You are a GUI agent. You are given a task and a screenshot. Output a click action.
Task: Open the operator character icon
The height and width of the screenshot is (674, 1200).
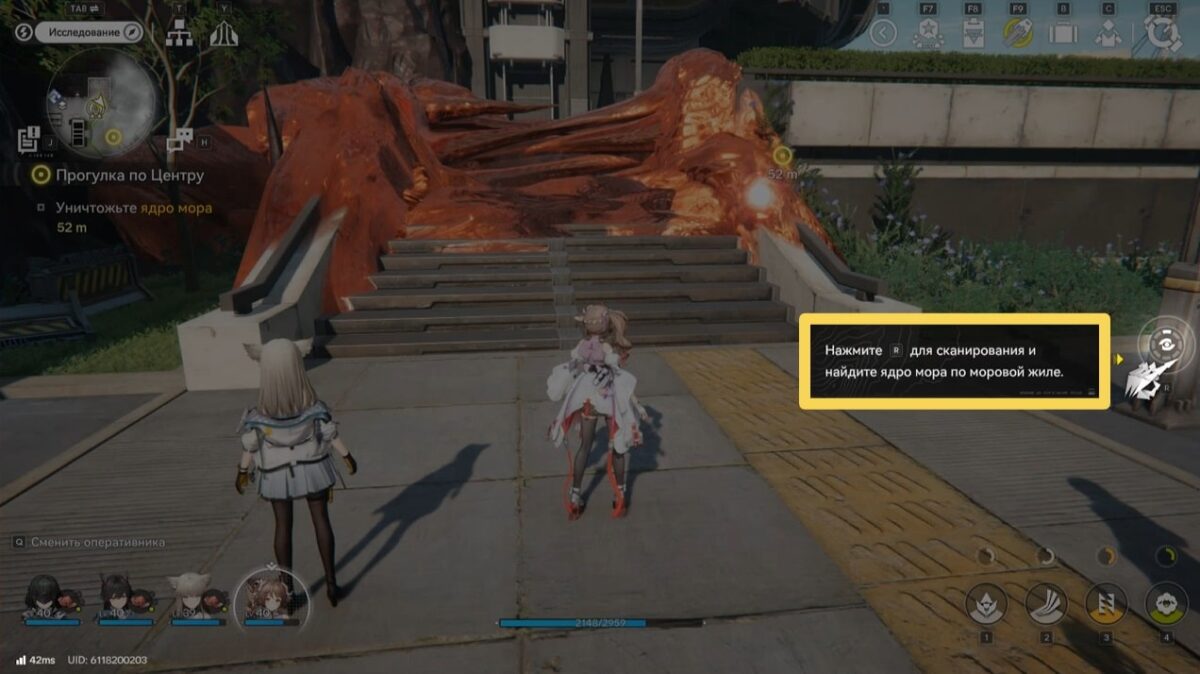(x=1107, y=34)
